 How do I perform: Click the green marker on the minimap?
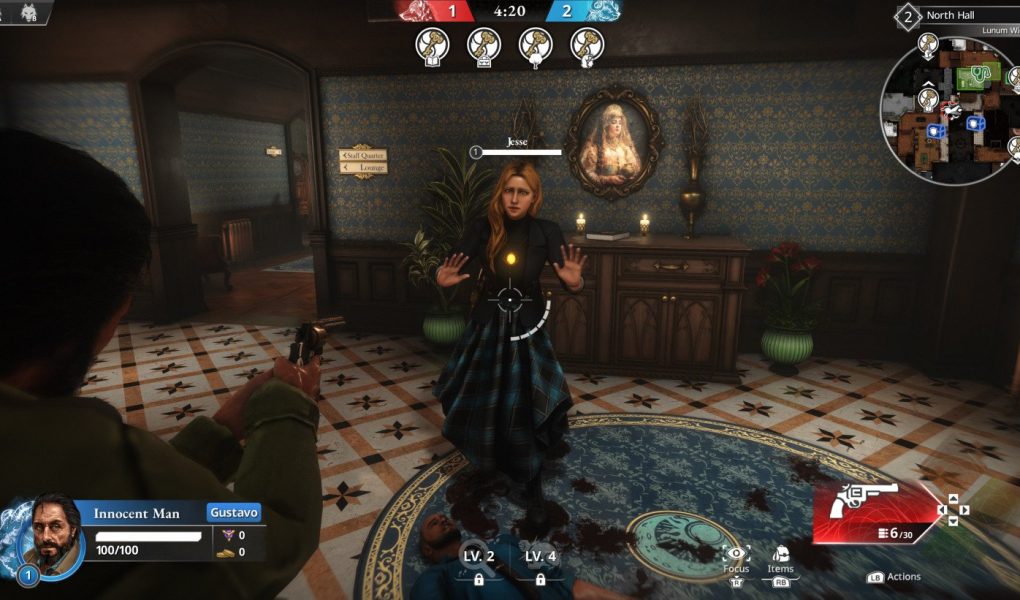click(971, 77)
